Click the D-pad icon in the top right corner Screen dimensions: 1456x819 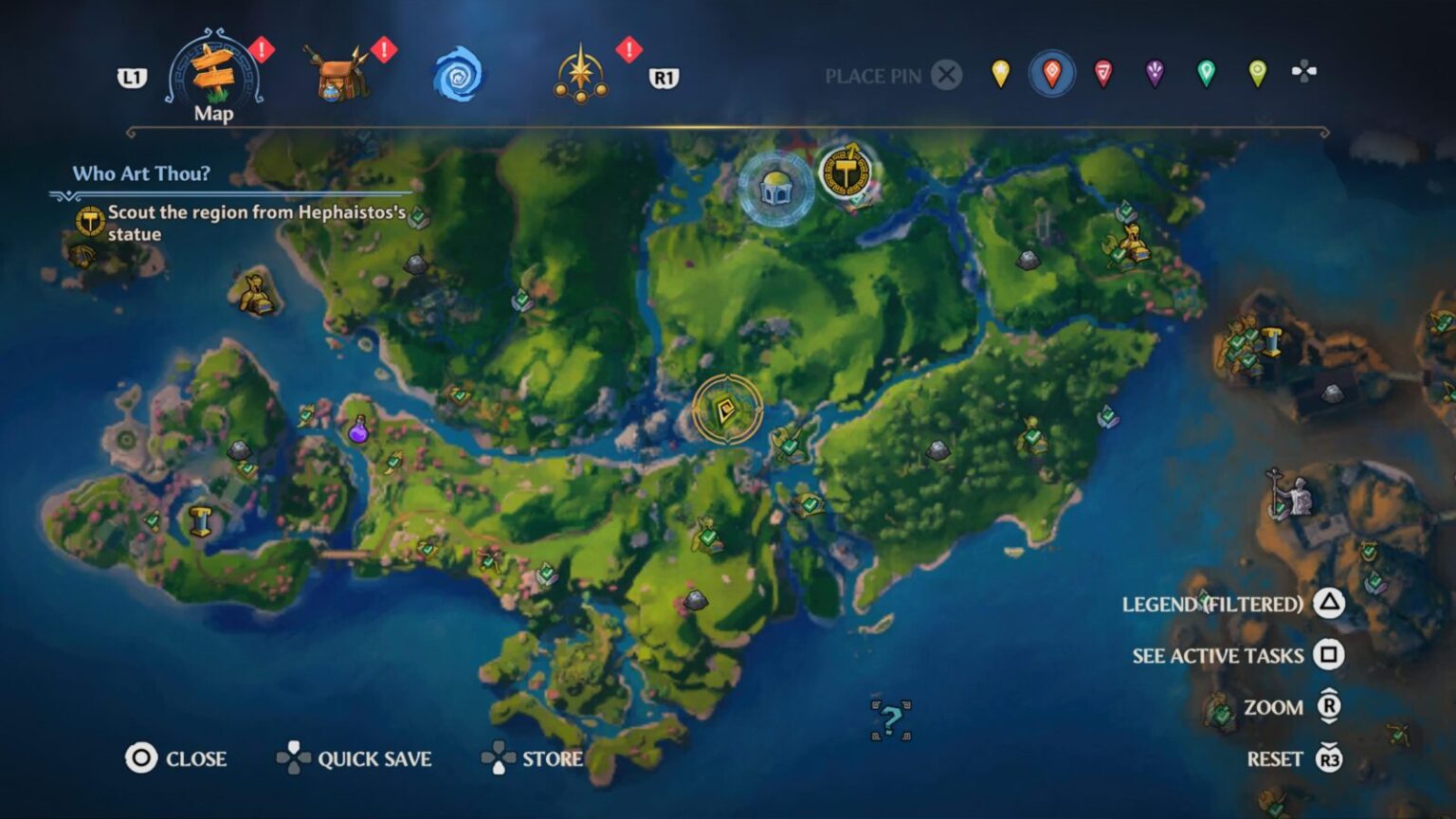tap(1306, 68)
